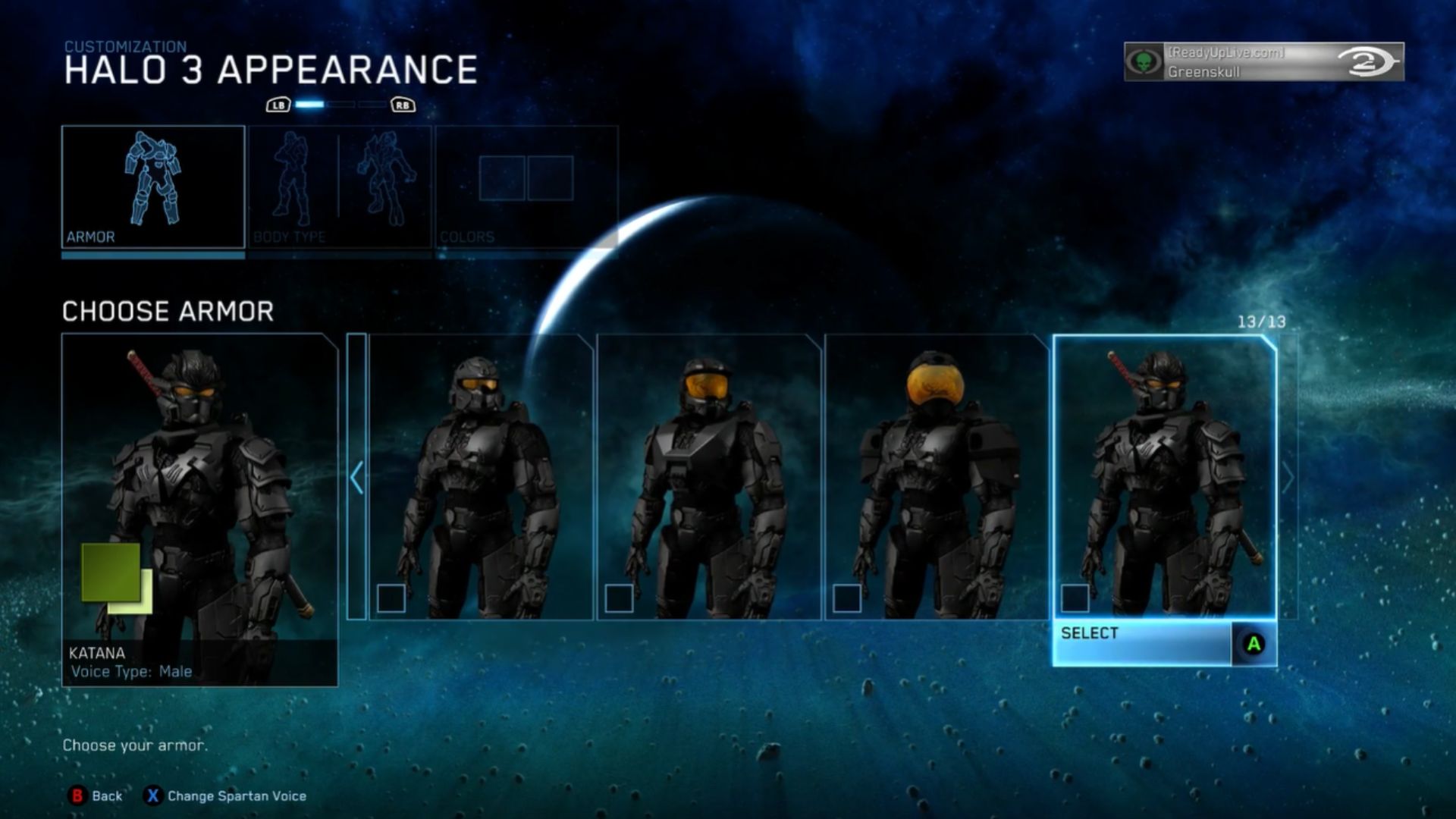Switch to the Colors tab

point(526,187)
